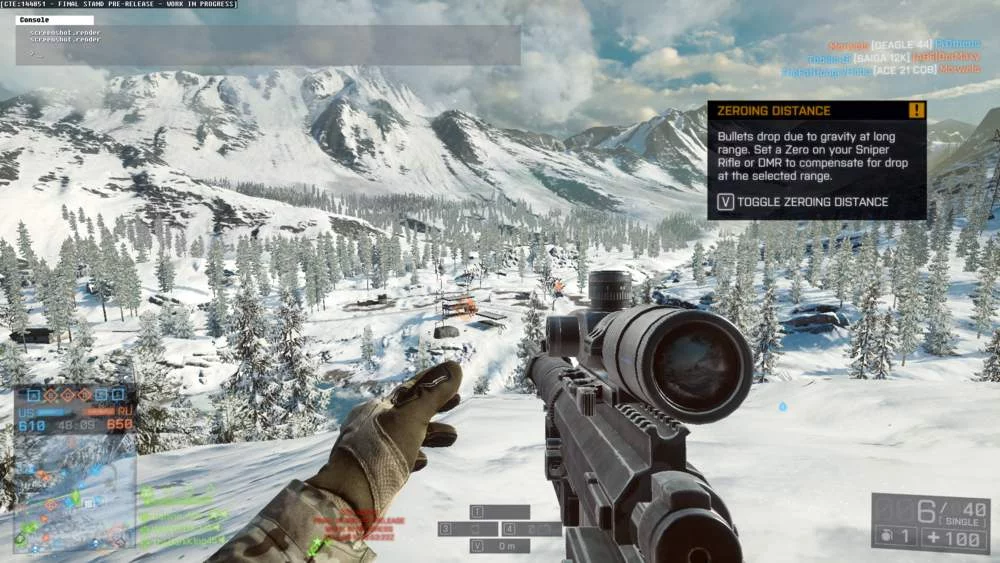Click the yellow exclamation icon on the hint
The image size is (1000, 563).
tap(916, 111)
